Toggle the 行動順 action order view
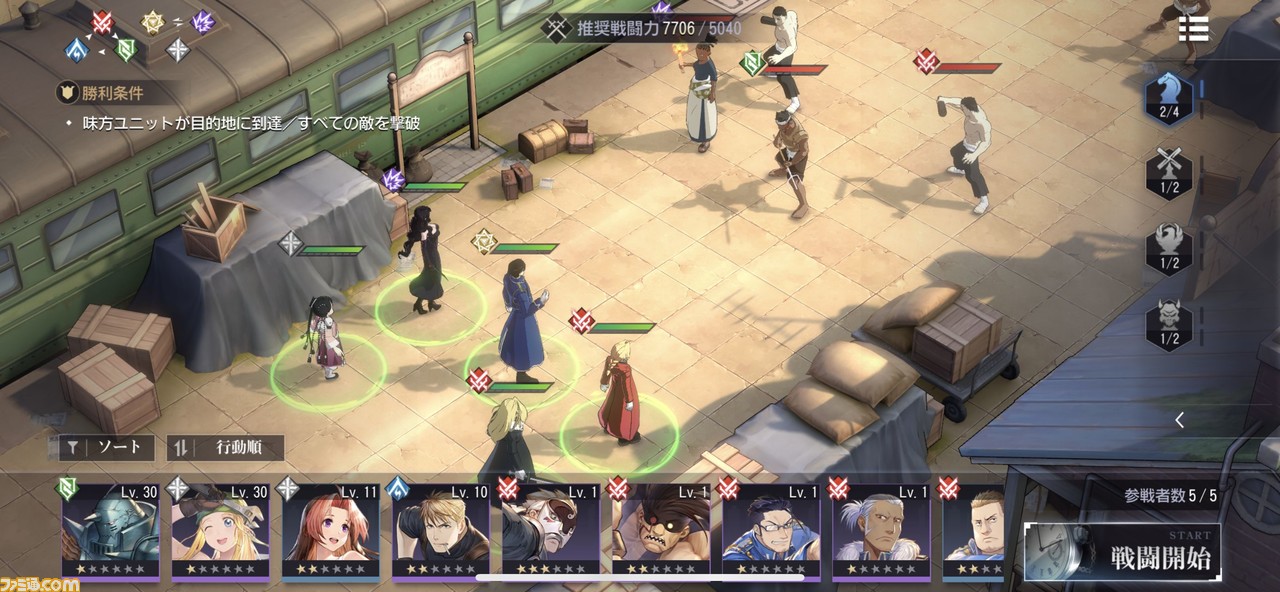The image size is (1280, 592). pyautogui.click(x=225, y=447)
